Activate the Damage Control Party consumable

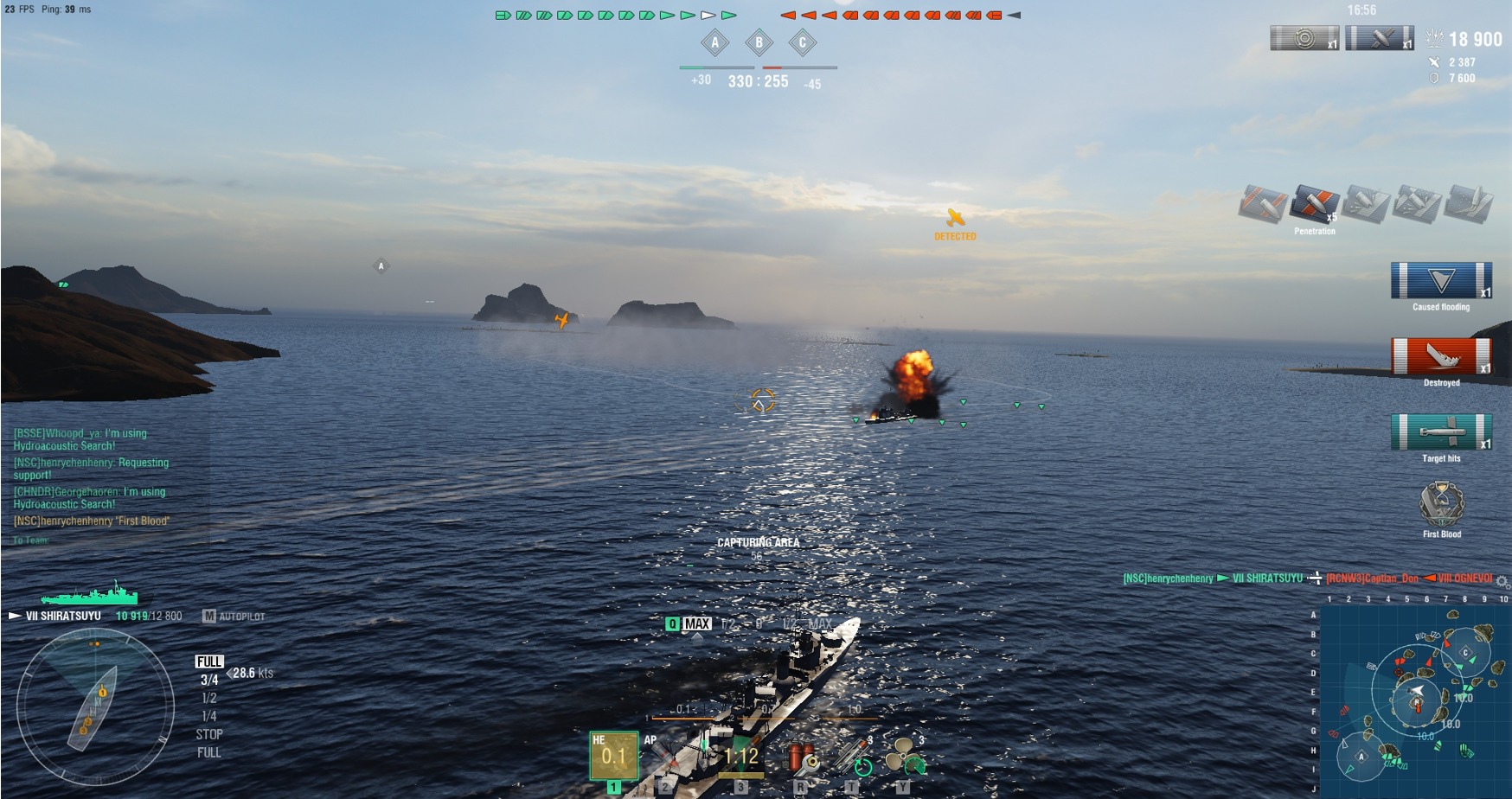(x=802, y=757)
